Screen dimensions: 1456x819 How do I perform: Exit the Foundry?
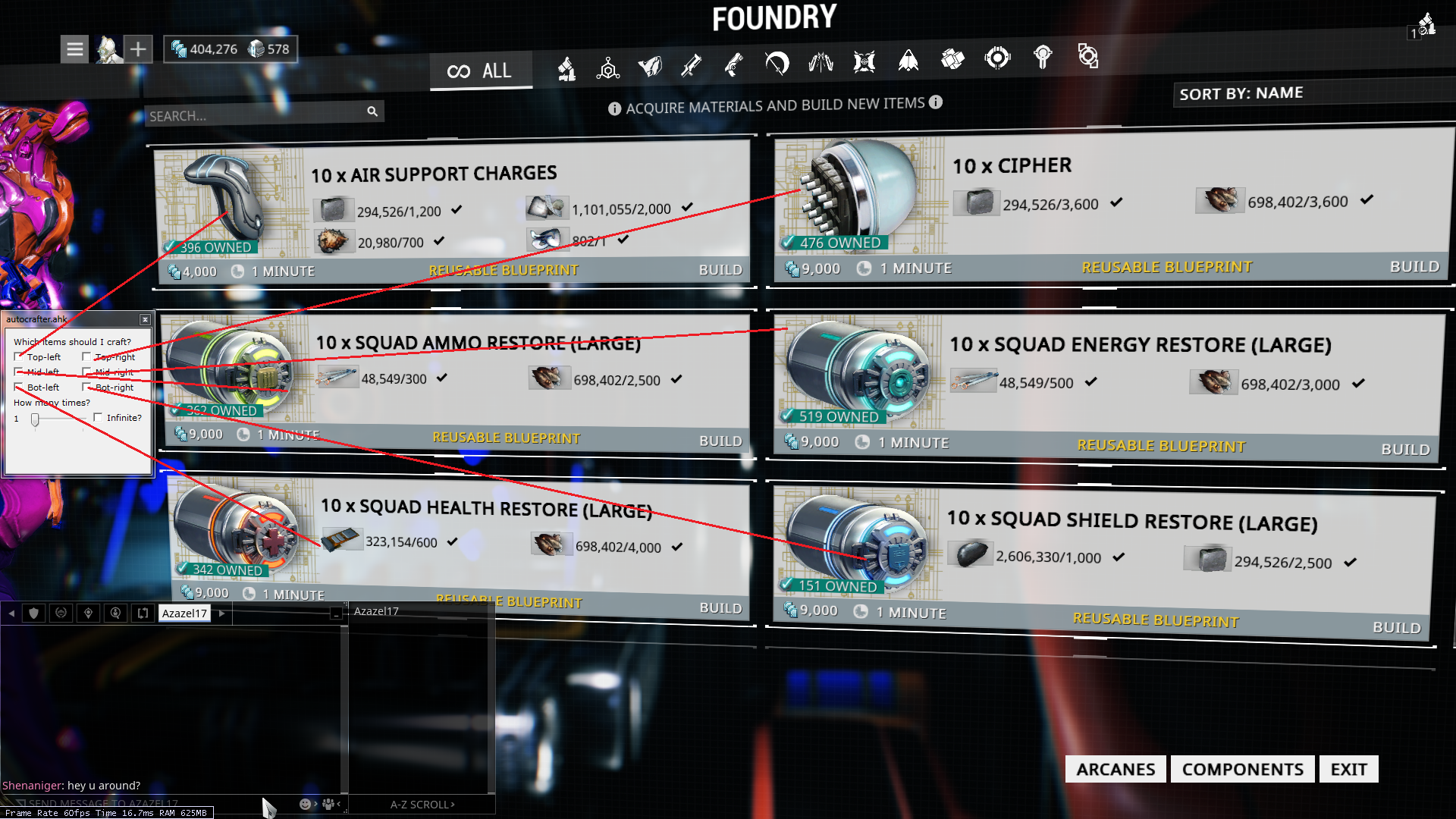(x=1348, y=769)
